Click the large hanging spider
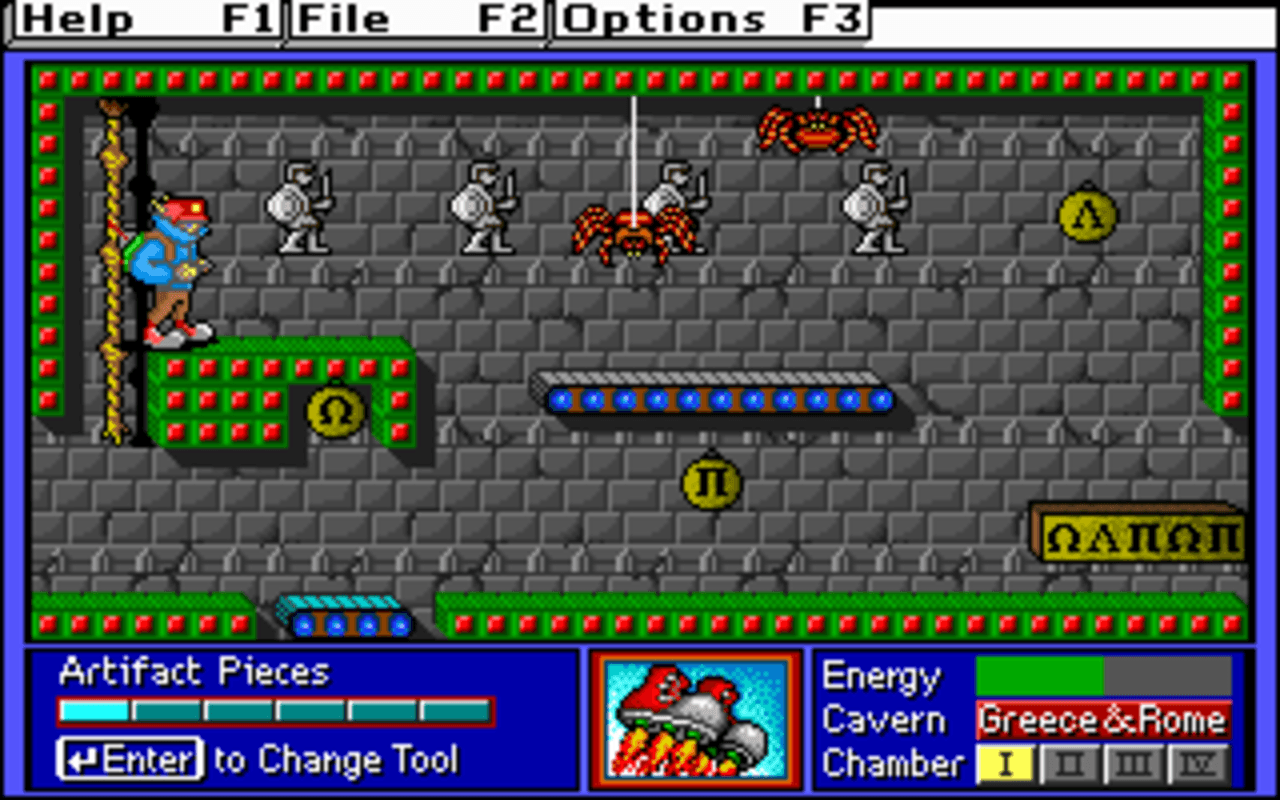The image size is (1280, 800). (x=632, y=227)
